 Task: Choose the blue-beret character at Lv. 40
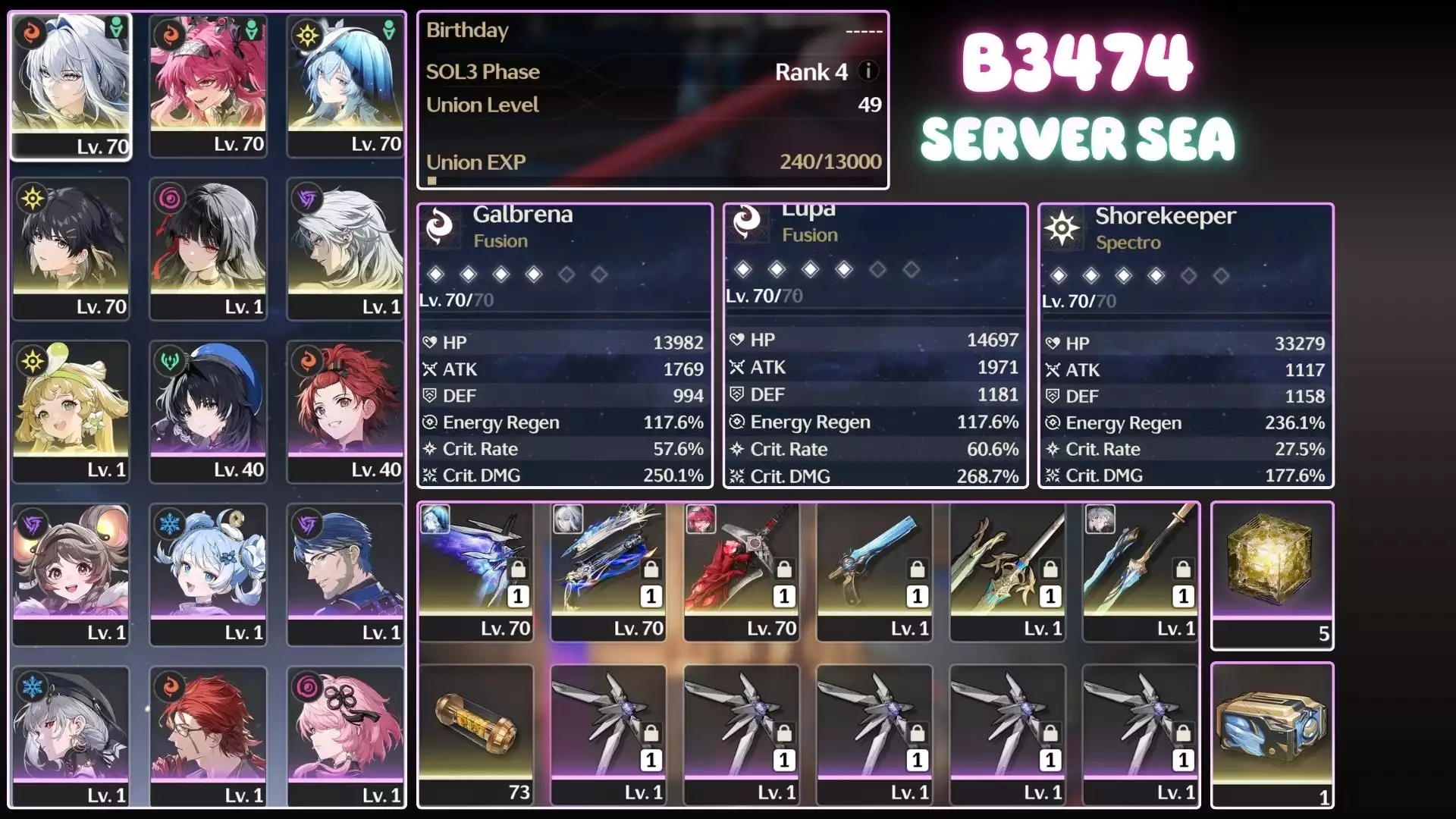(208, 411)
